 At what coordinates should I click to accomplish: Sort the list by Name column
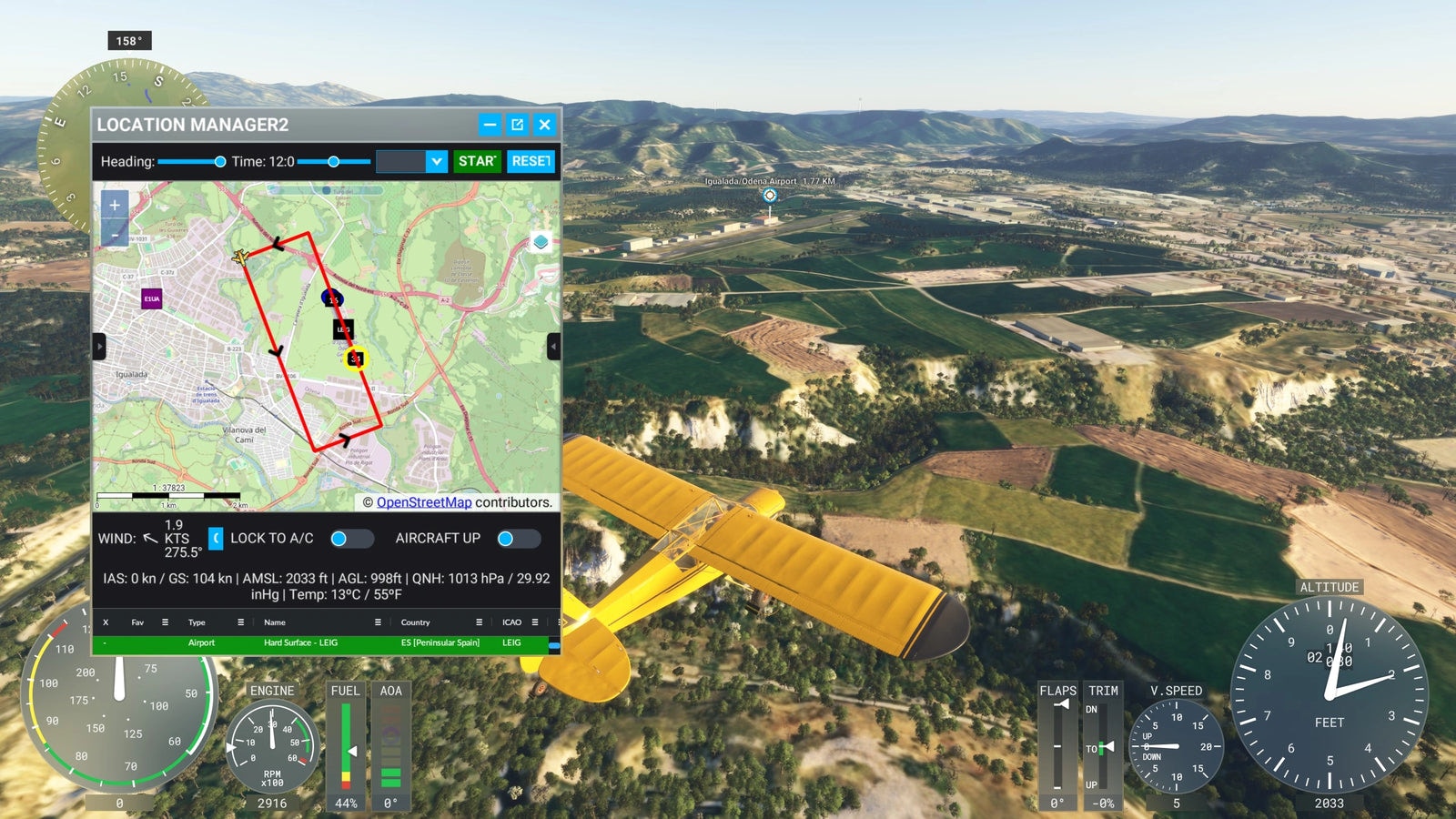275,622
